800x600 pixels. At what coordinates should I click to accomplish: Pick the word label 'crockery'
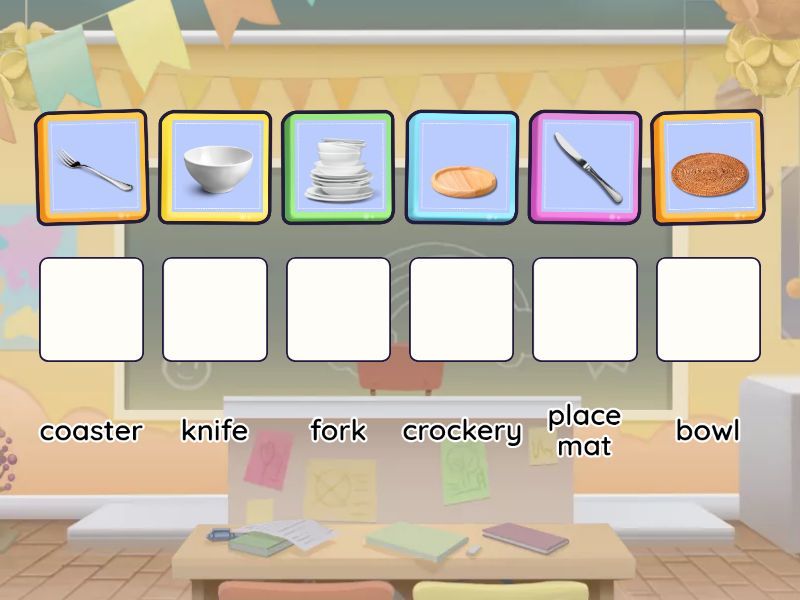(462, 431)
